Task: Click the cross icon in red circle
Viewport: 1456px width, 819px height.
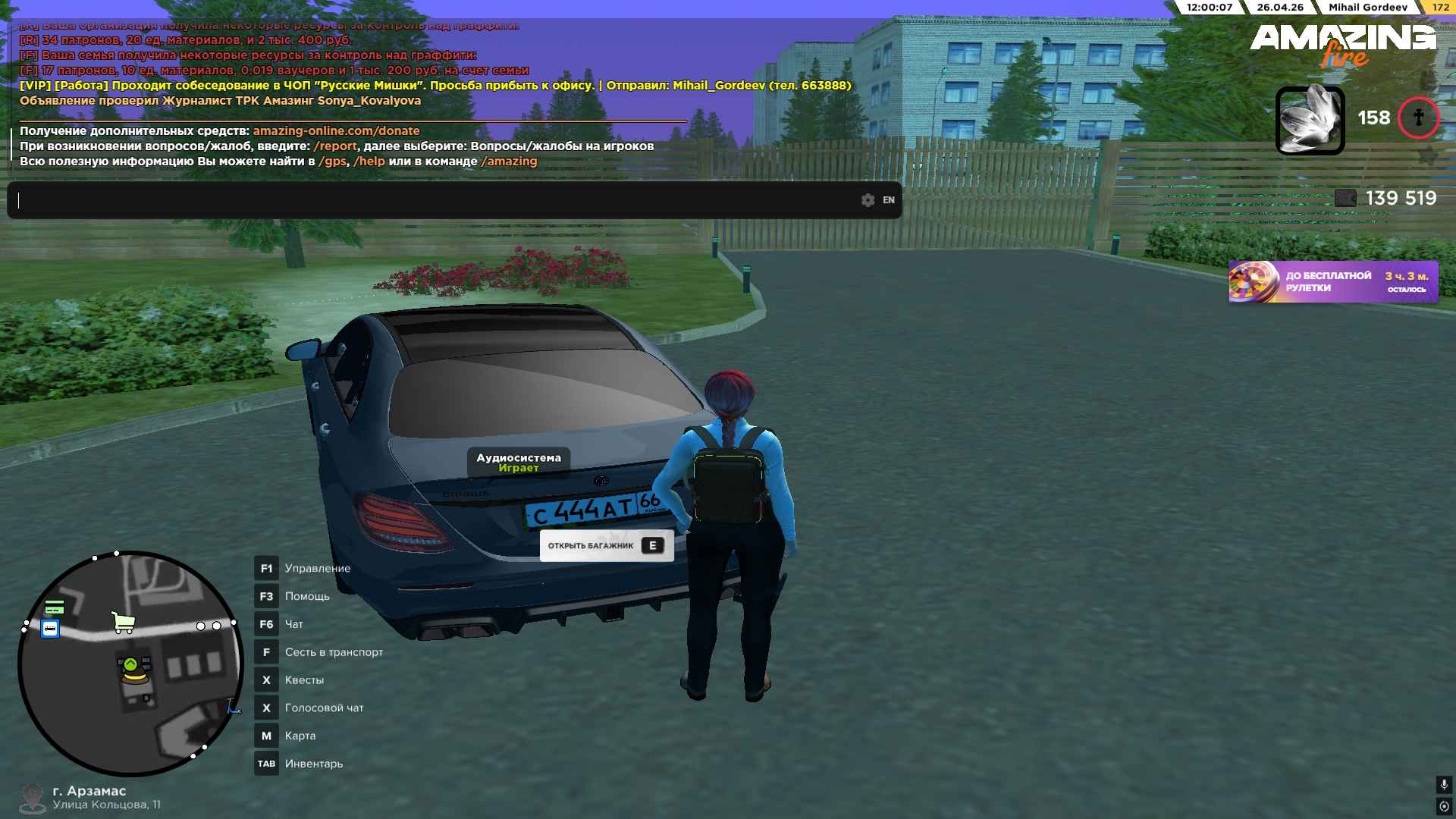Action: (x=1418, y=118)
